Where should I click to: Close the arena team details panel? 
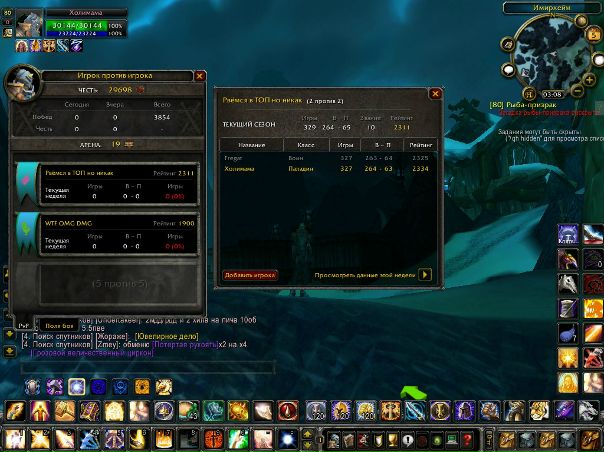click(435, 94)
